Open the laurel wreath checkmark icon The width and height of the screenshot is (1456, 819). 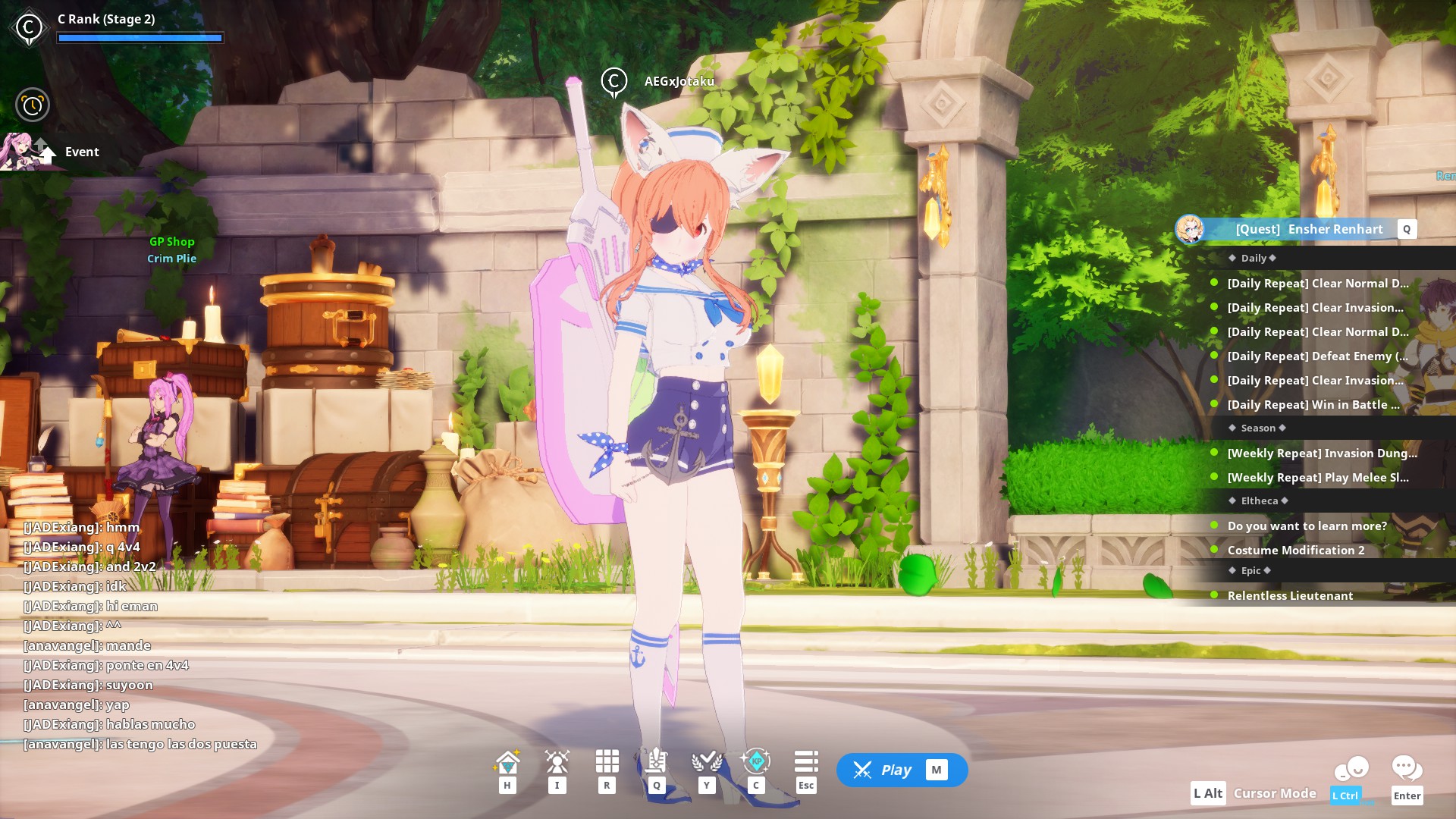click(706, 761)
